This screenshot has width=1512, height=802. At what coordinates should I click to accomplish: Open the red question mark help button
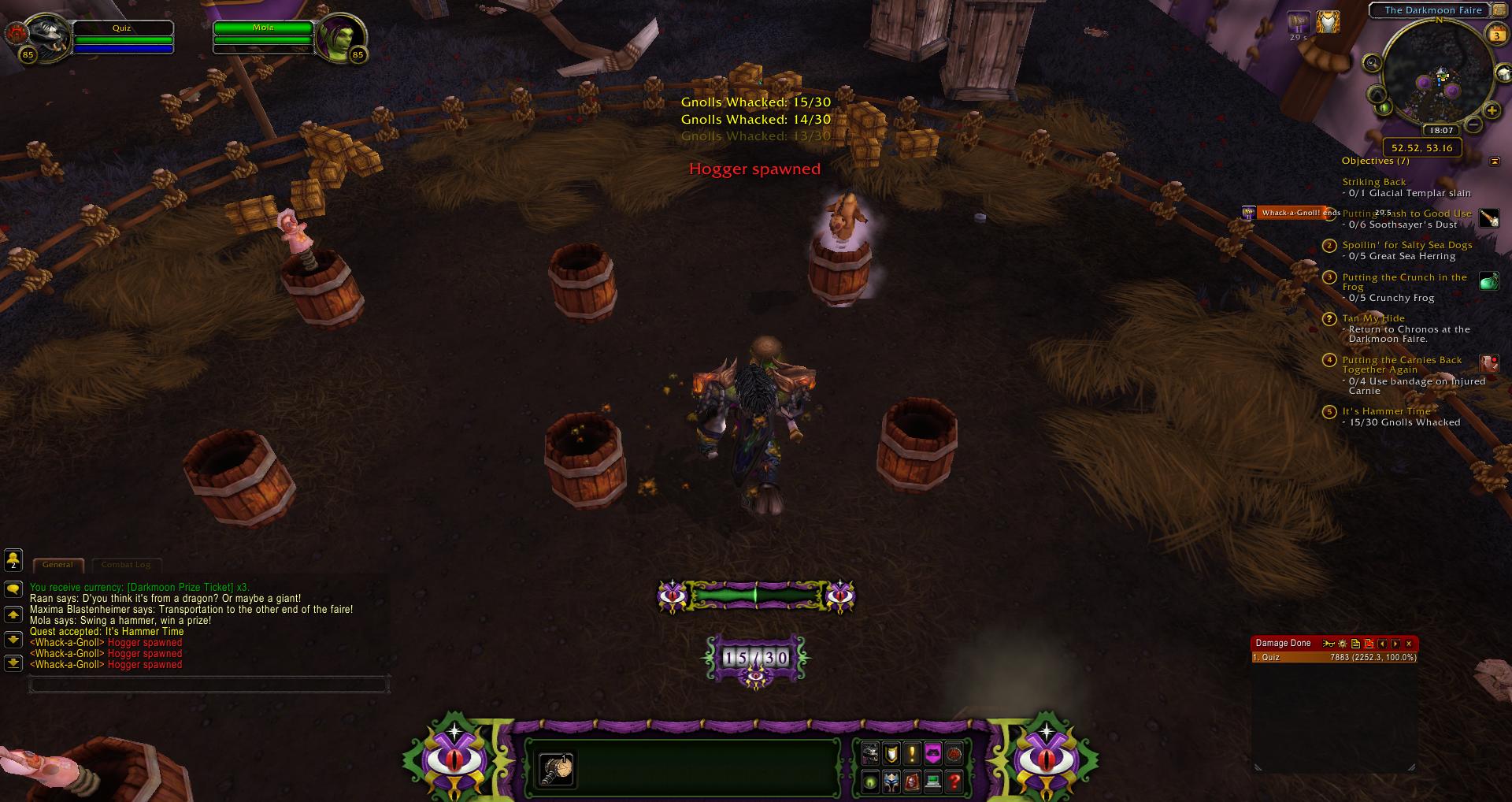(x=954, y=782)
